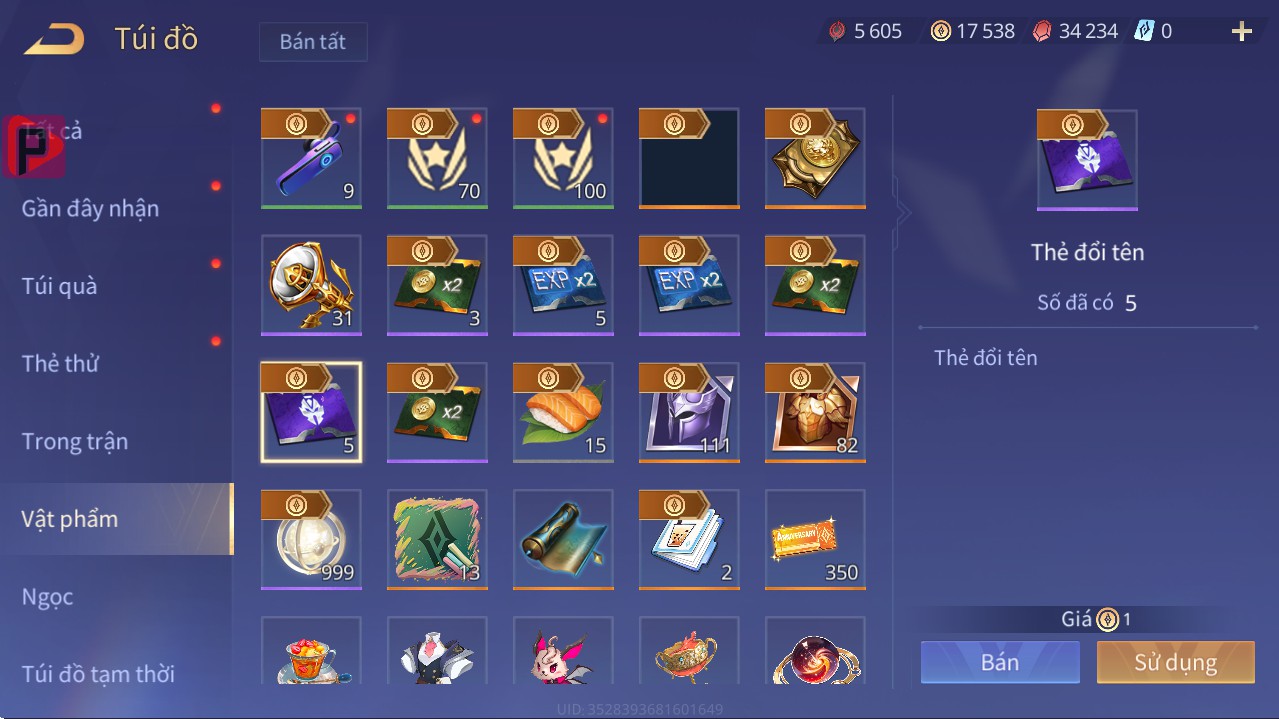Switch to the Gần đây nhận tab

pyautogui.click(x=90, y=208)
